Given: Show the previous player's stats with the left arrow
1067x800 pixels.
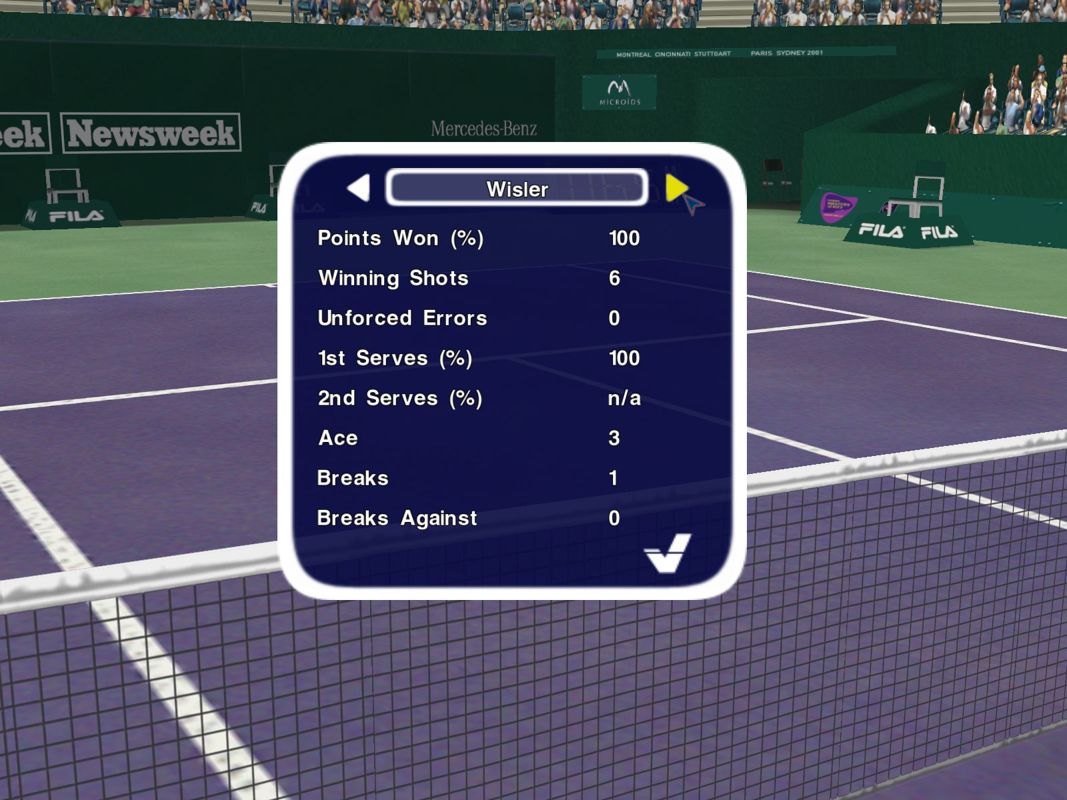Looking at the screenshot, I should pyautogui.click(x=359, y=188).
